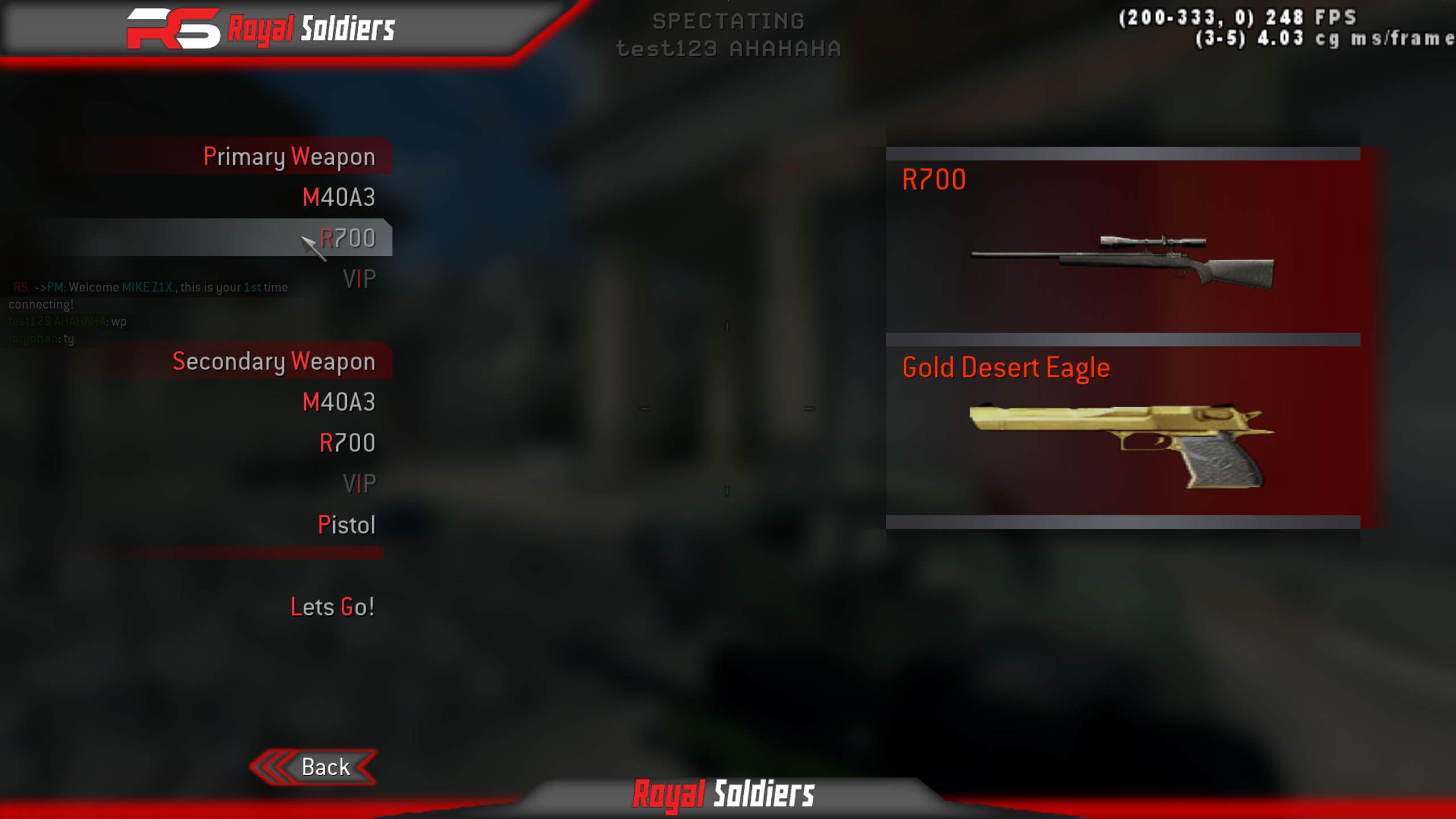Click the red chevron arrows on the Back button
The width and height of the screenshot is (1456, 819).
(272, 767)
